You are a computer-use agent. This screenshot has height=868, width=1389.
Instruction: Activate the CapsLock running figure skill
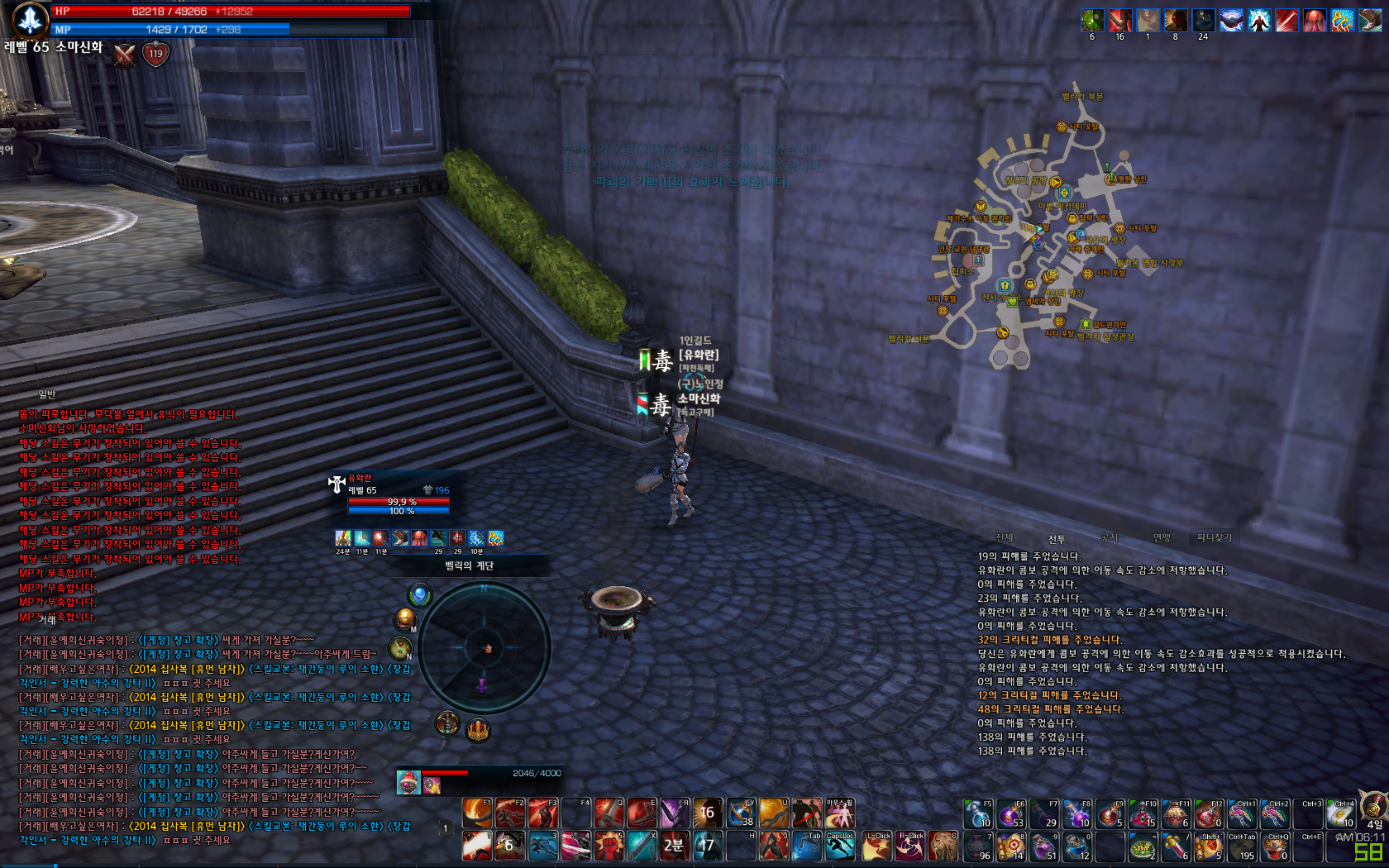(840, 846)
